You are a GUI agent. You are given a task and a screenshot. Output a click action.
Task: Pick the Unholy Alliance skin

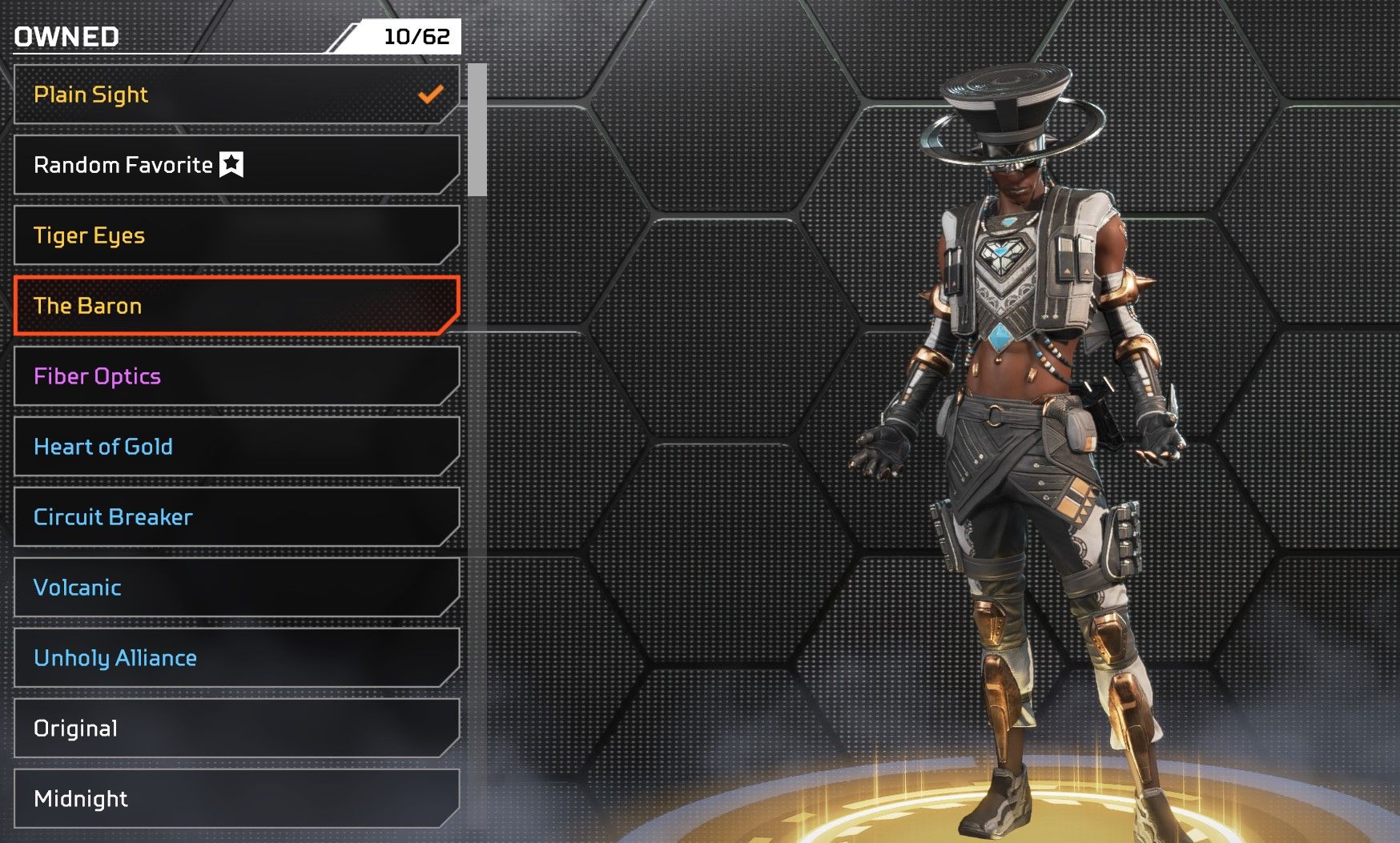coord(236,658)
